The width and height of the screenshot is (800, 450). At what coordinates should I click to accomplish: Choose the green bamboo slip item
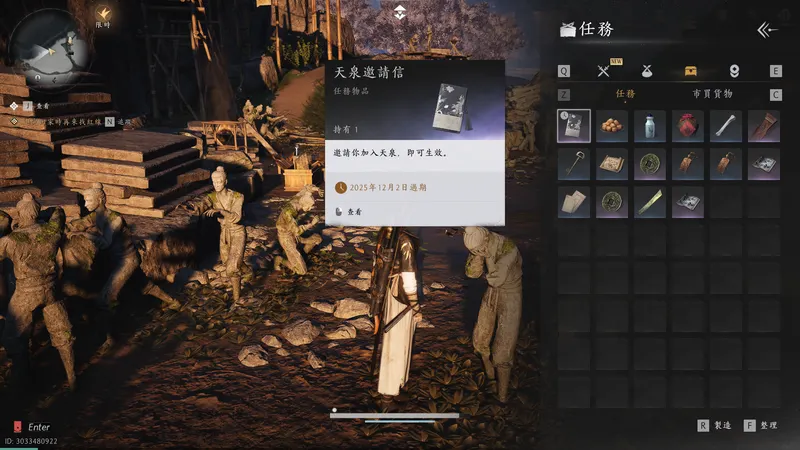[649, 202]
